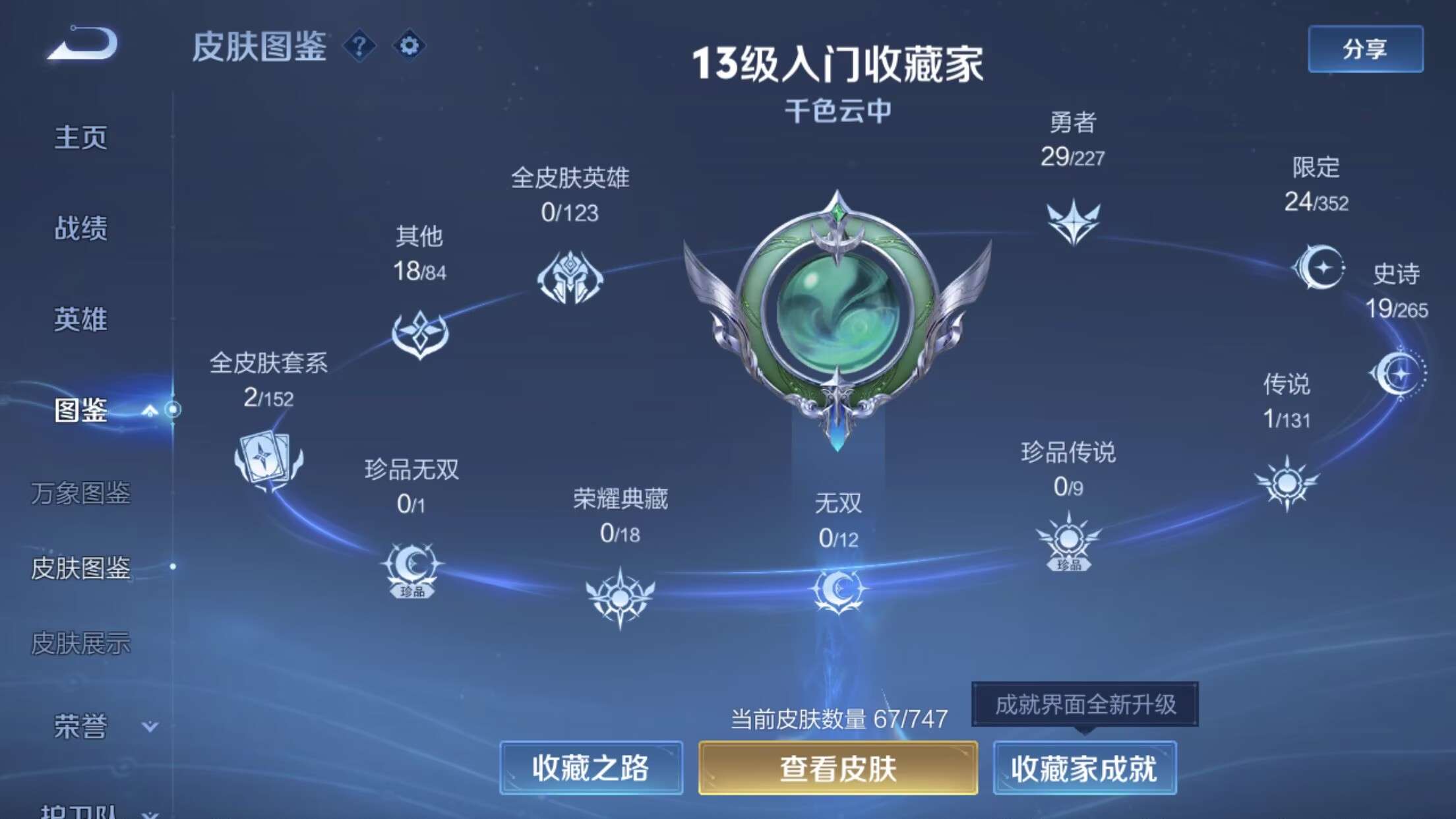Image resolution: width=1456 pixels, height=819 pixels.
Task: Click the settings gear beside 皮肤图鉴
Action: (x=409, y=45)
